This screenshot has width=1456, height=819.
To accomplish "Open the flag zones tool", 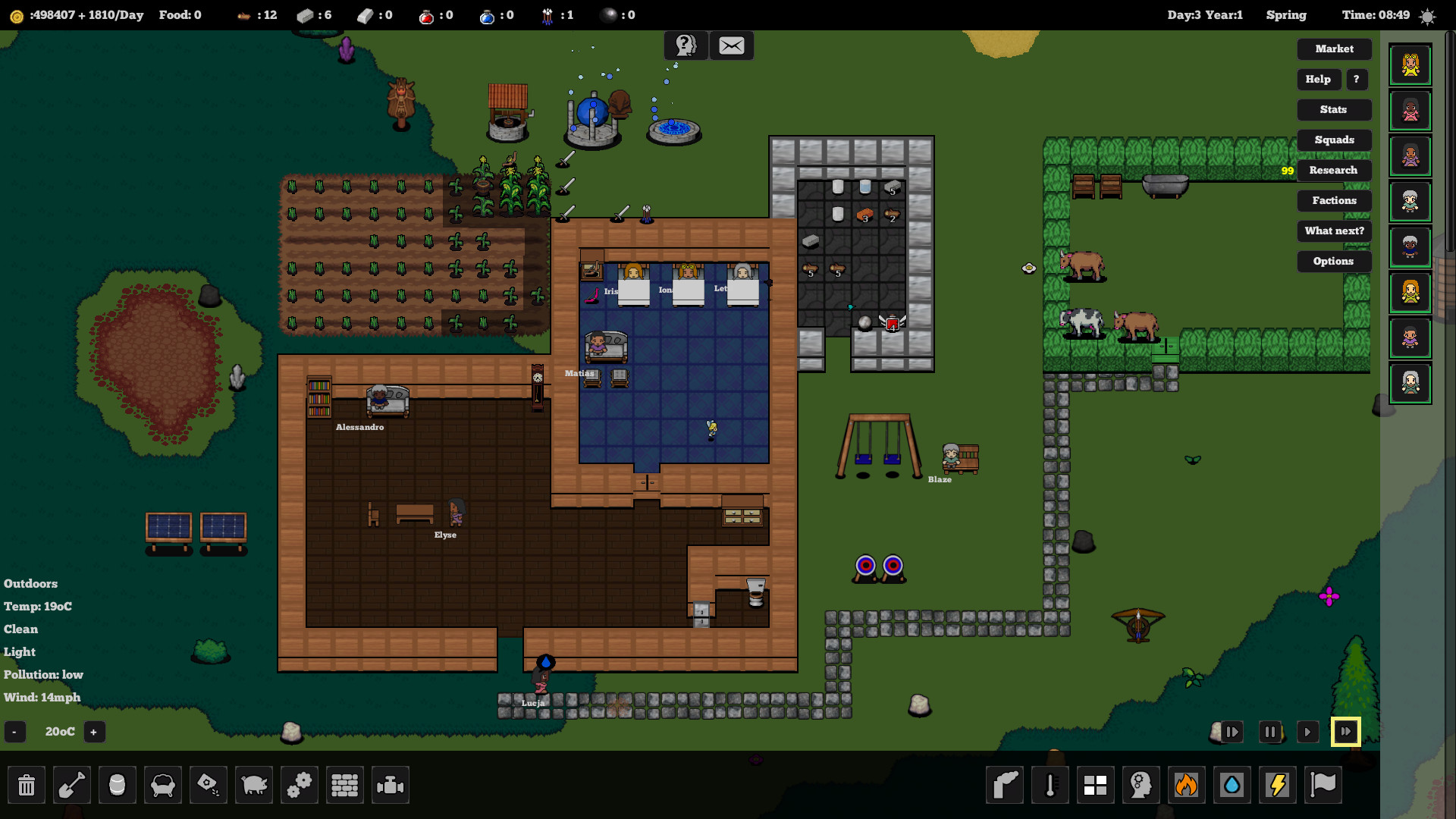I will point(1323,785).
